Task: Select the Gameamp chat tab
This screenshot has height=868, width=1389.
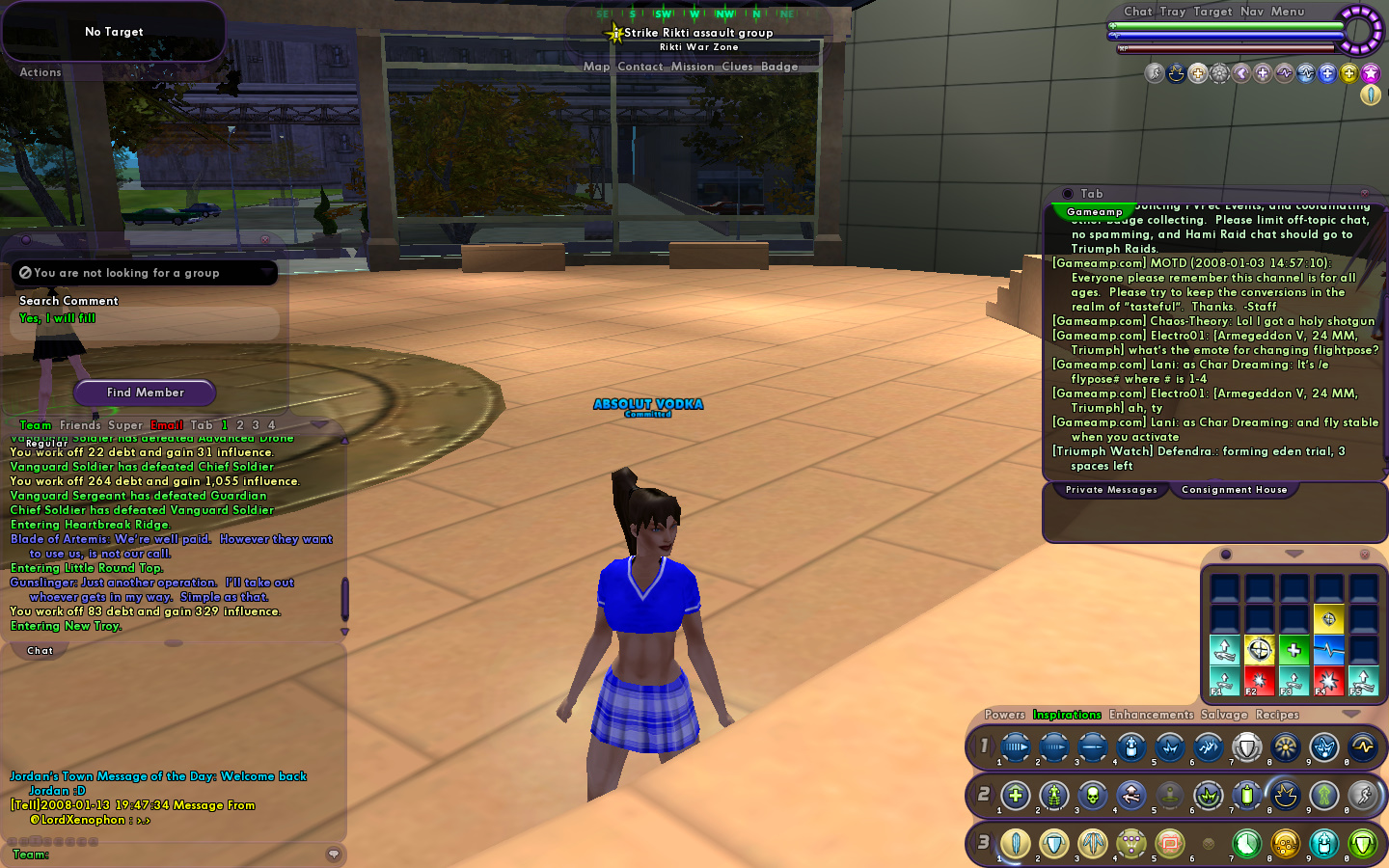Action: (x=1094, y=212)
